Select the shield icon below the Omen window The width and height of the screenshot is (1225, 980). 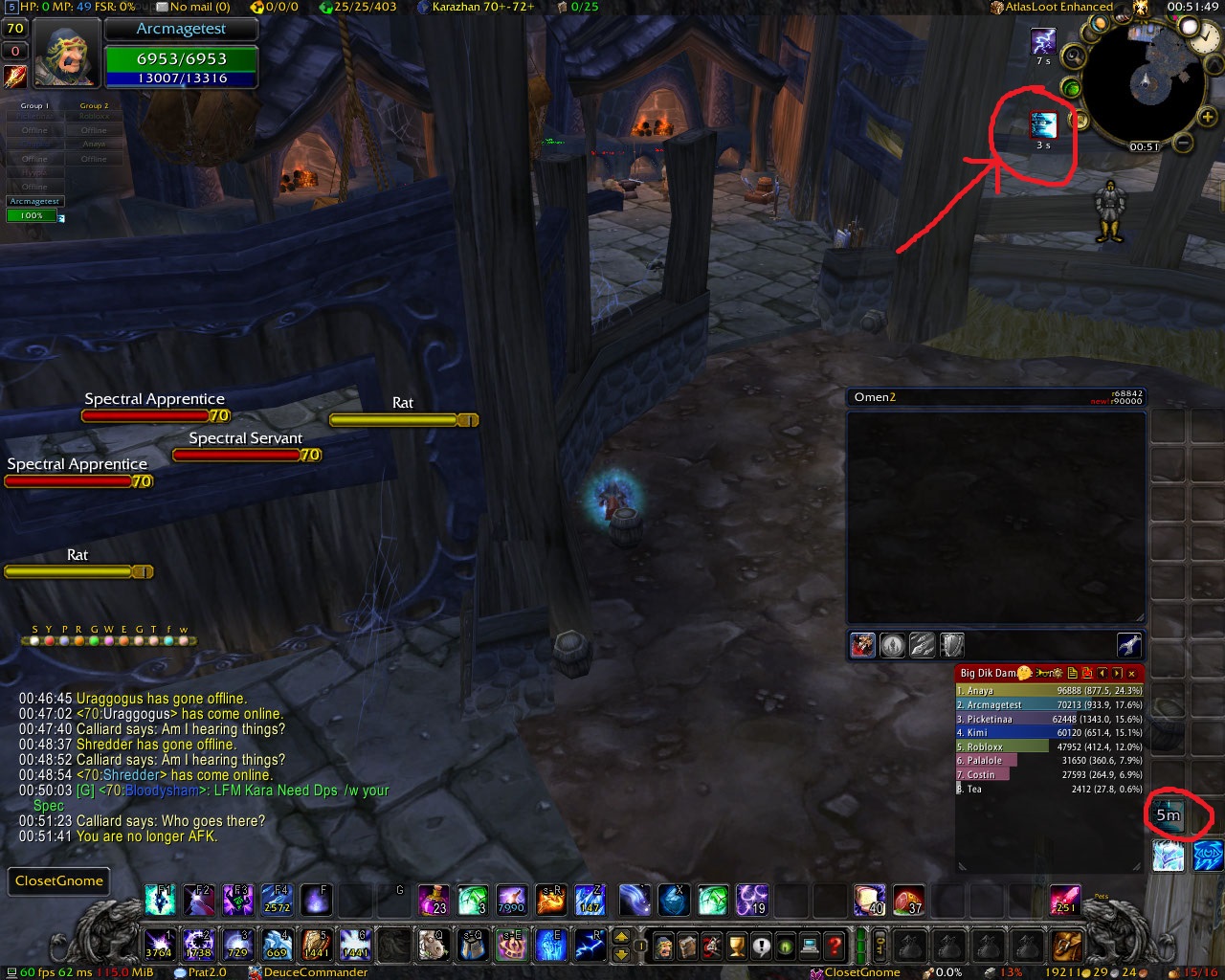pos(950,645)
